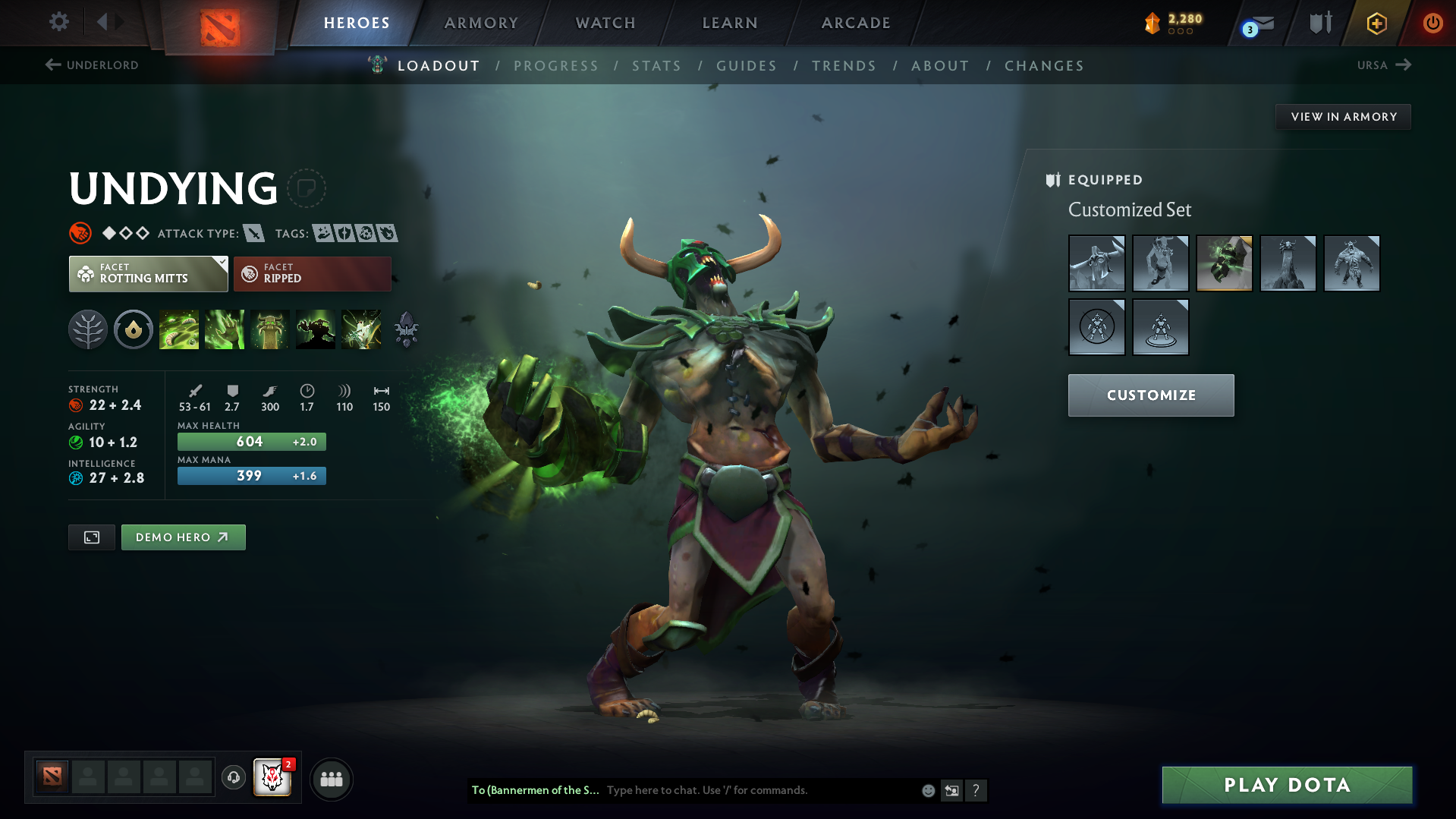Viewport: 1456px width, 819px height.
Task: Select the Ripped facet
Action: (312, 273)
